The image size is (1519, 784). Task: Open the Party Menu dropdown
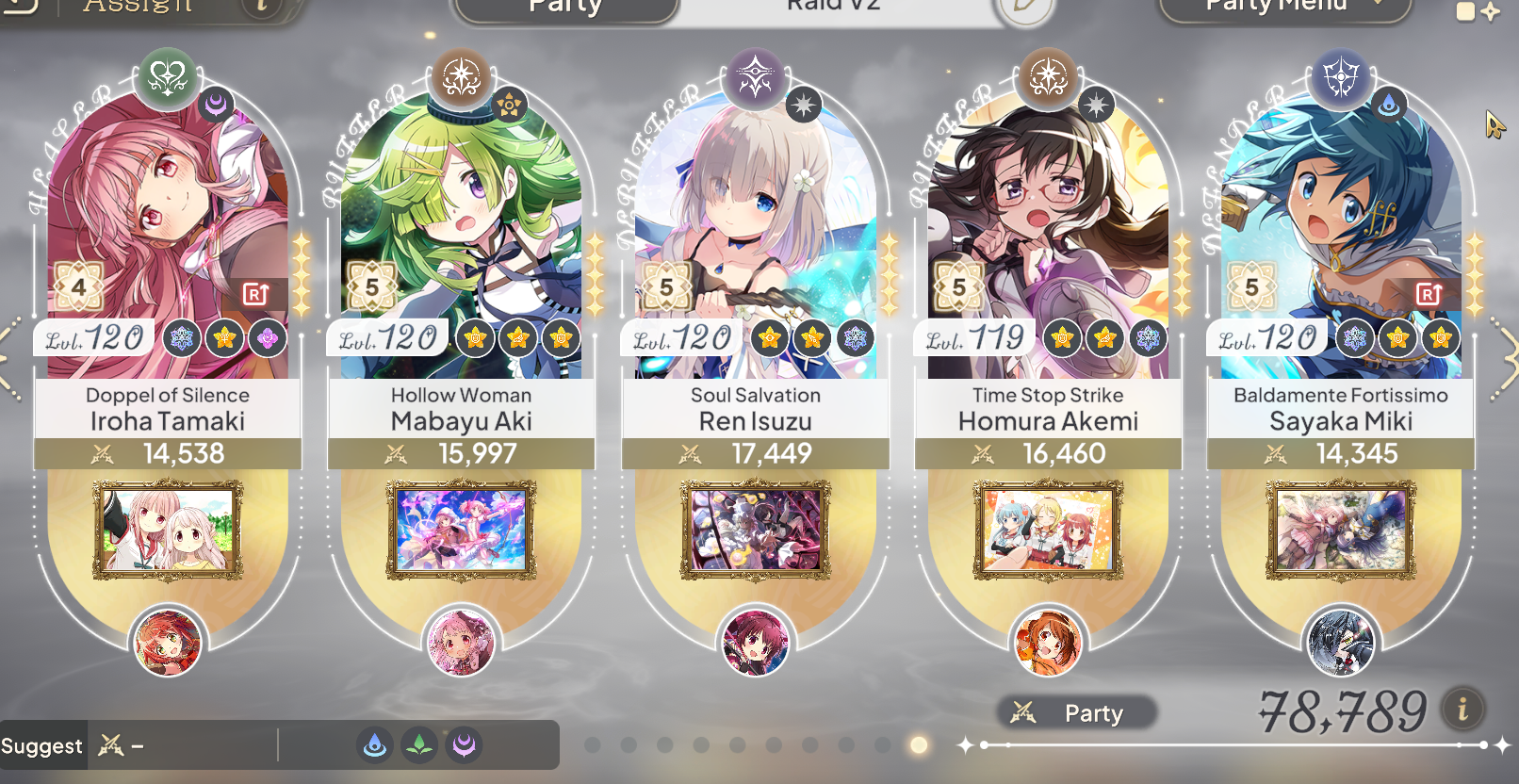tap(1283, 8)
